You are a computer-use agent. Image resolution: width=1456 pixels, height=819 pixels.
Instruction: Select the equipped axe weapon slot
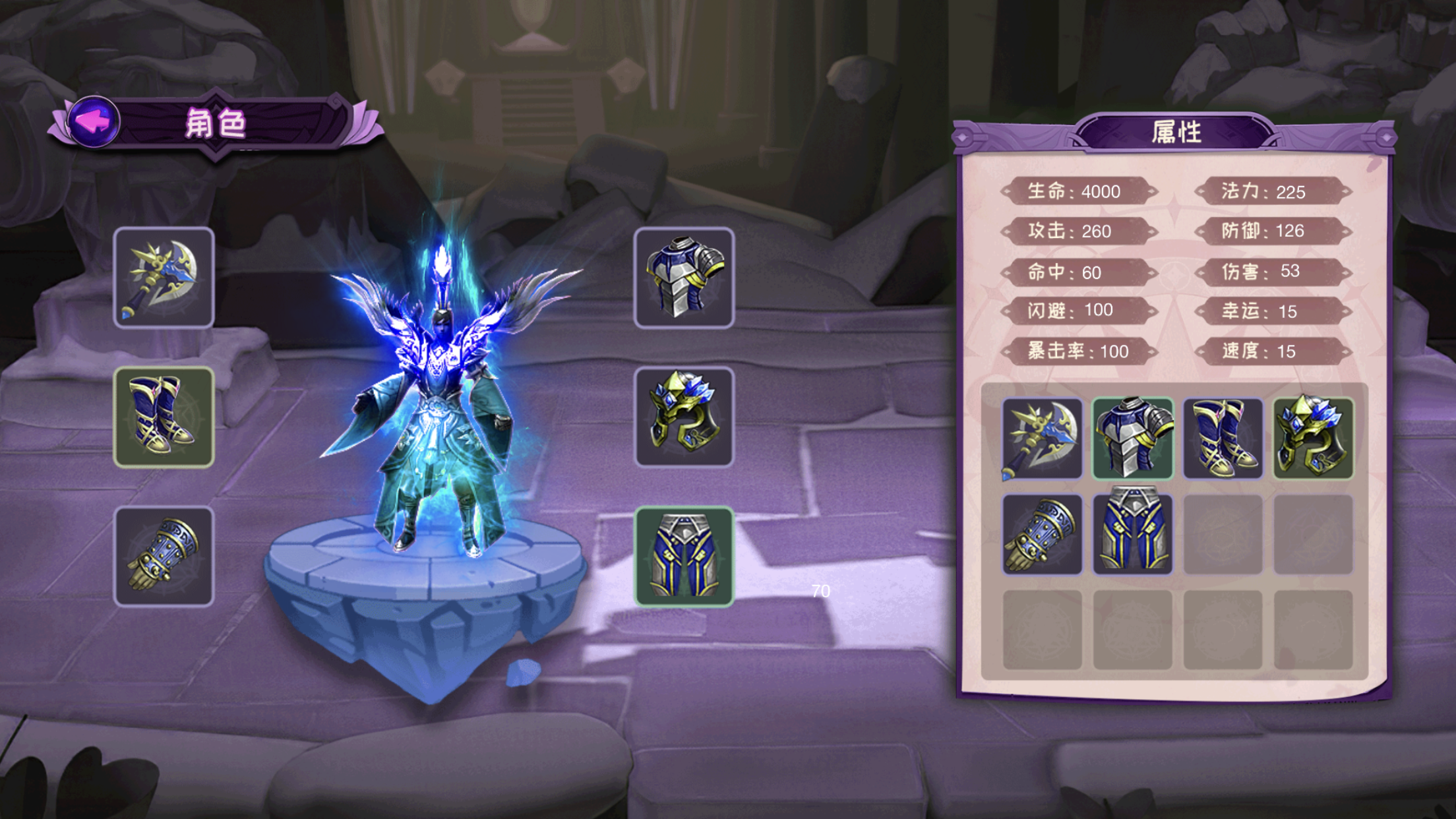[164, 278]
